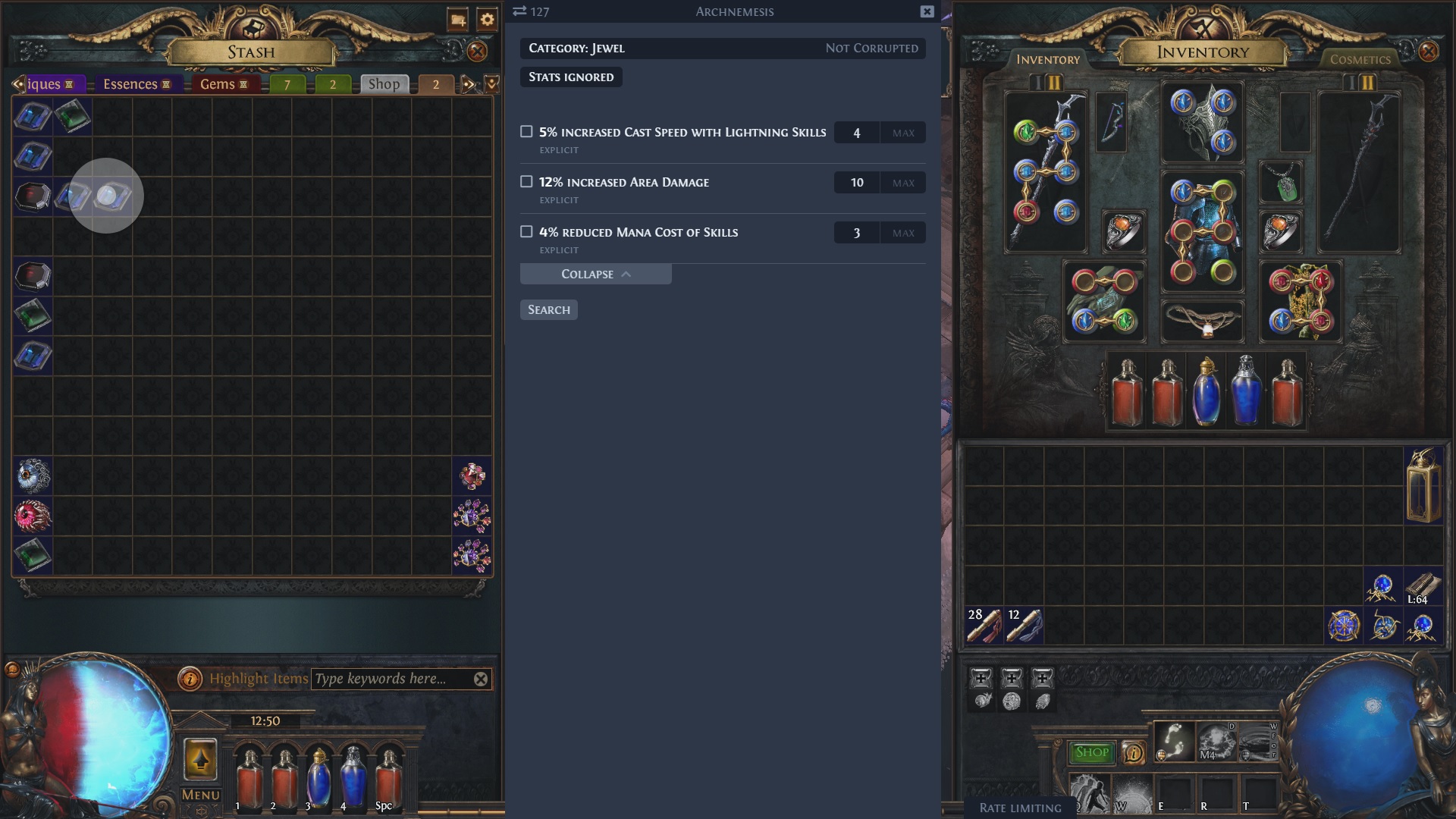Screen dimensions: 1456x819
Task: Collapse the Archnemesis stat filters
Action: pos(595,274)
